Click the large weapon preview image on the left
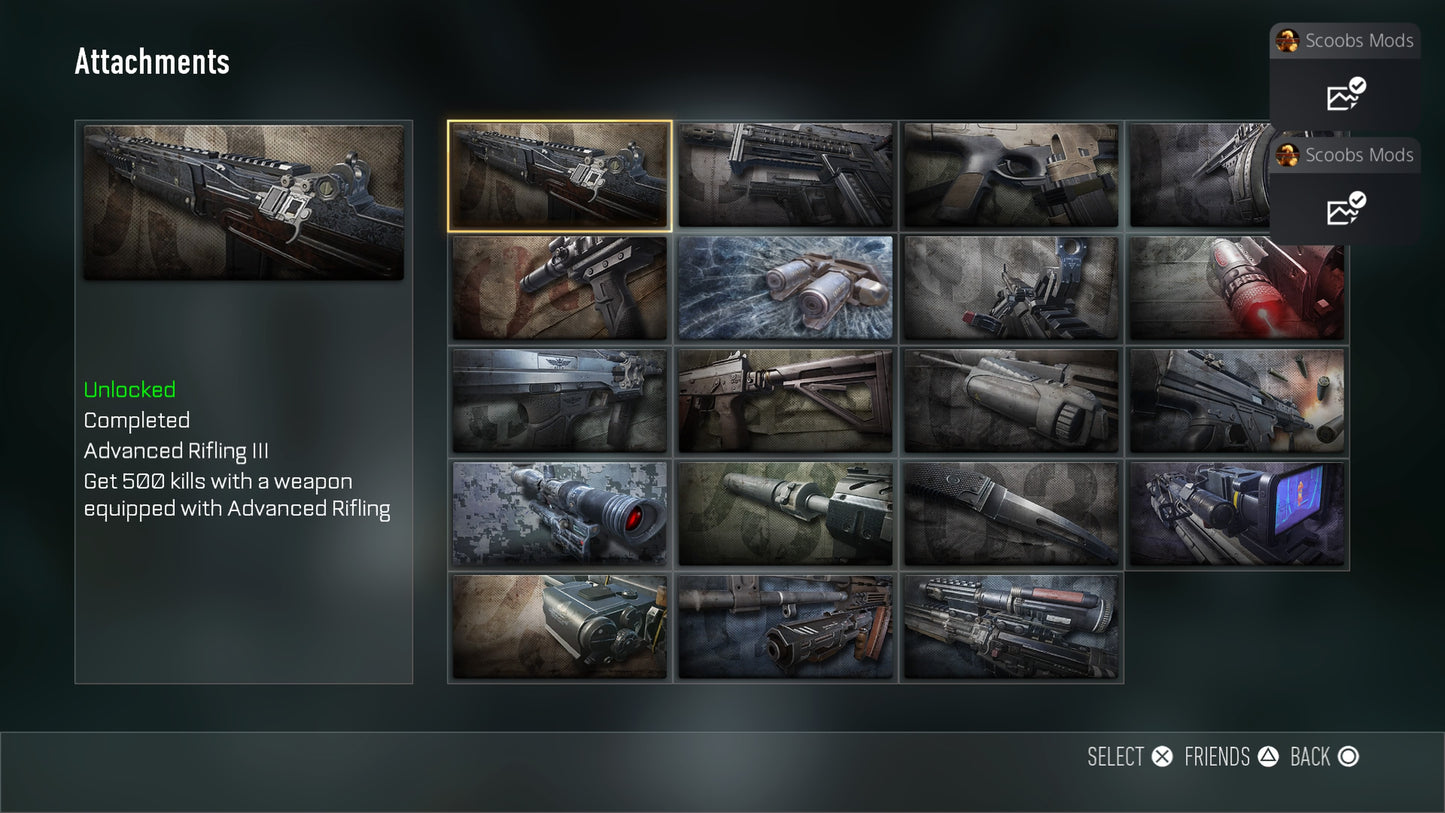Viewport: 1445px width, 813px height. coord(243,201)
